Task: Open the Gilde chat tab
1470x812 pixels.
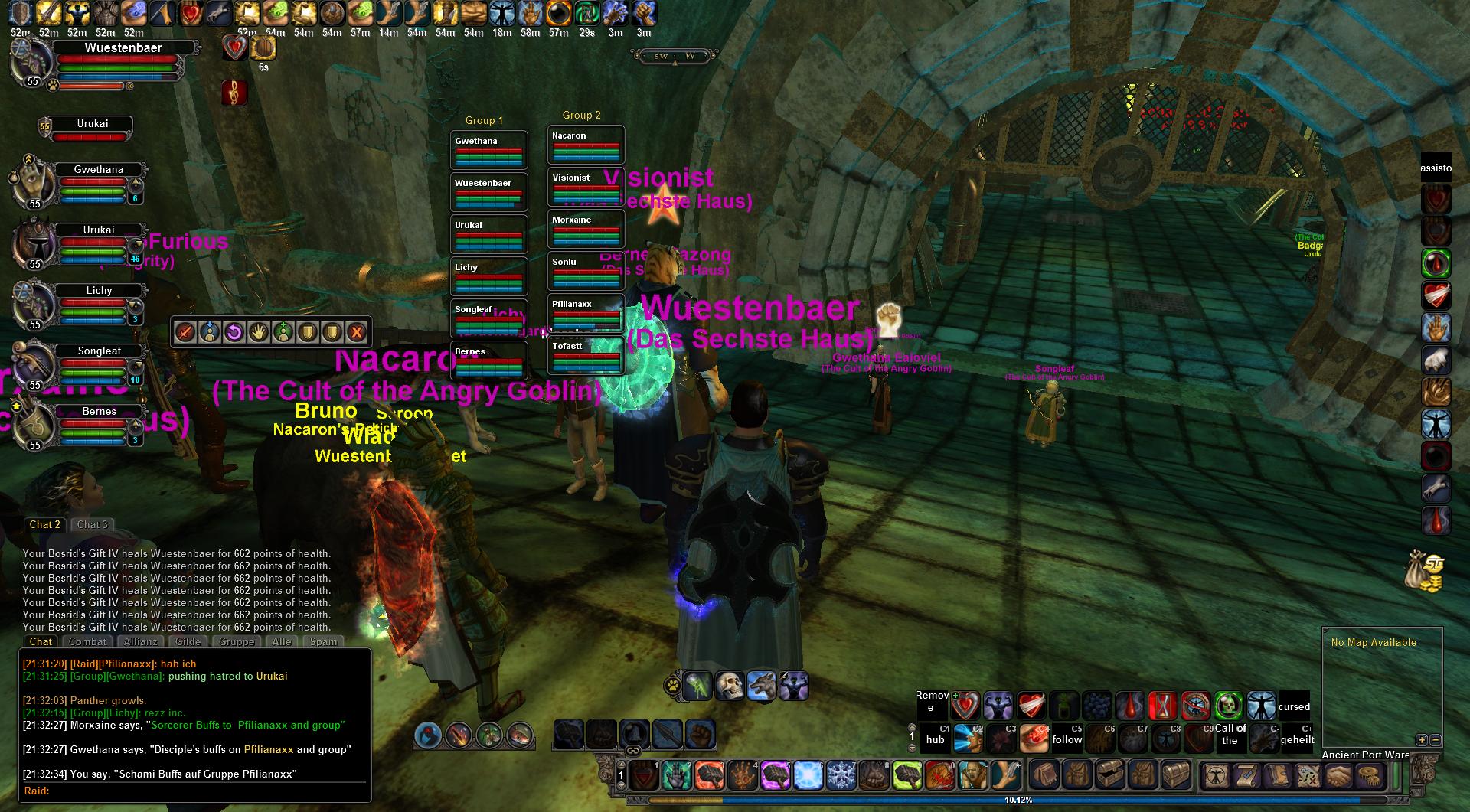Action: 188,641
